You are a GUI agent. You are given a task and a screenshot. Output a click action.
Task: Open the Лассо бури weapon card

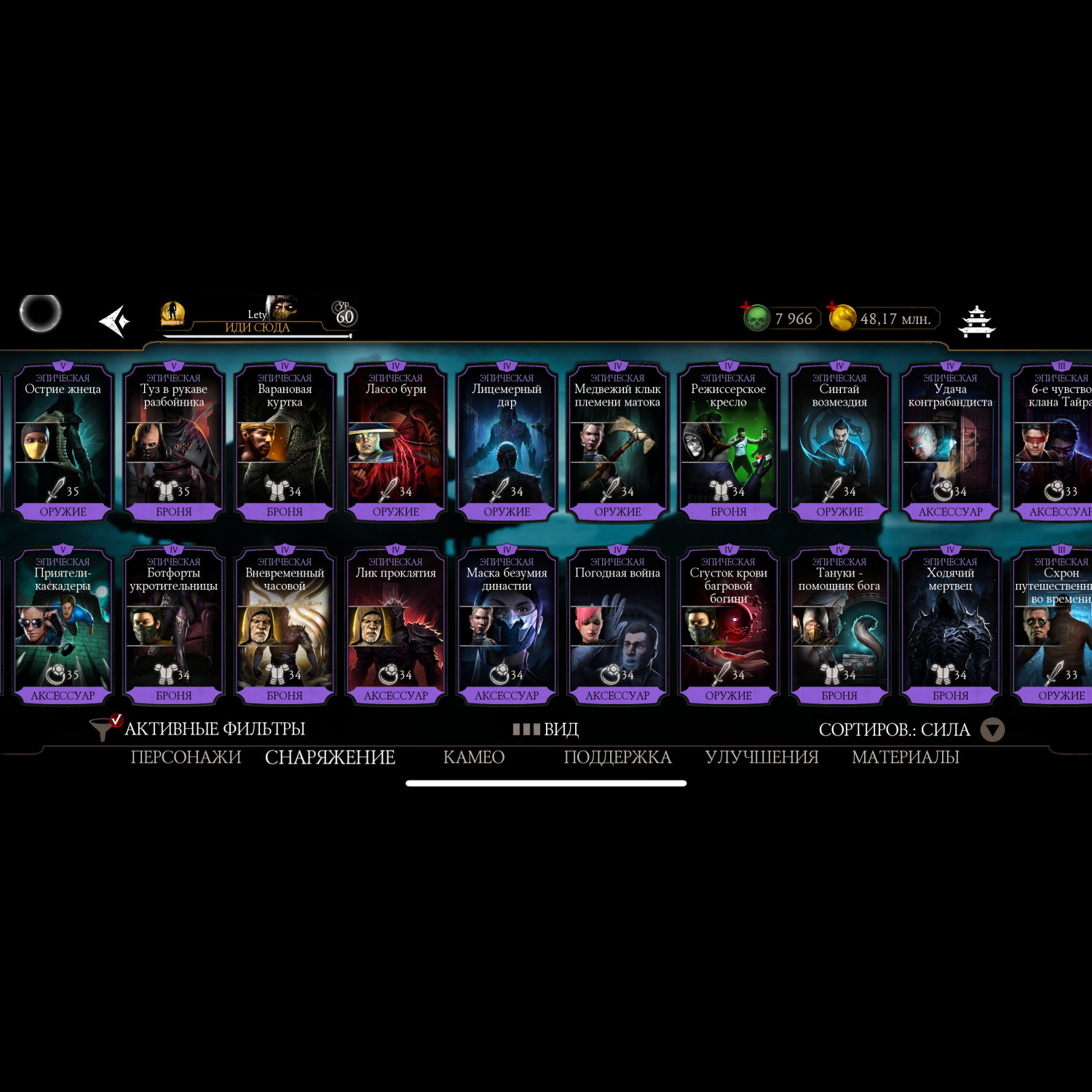[396, 442]
